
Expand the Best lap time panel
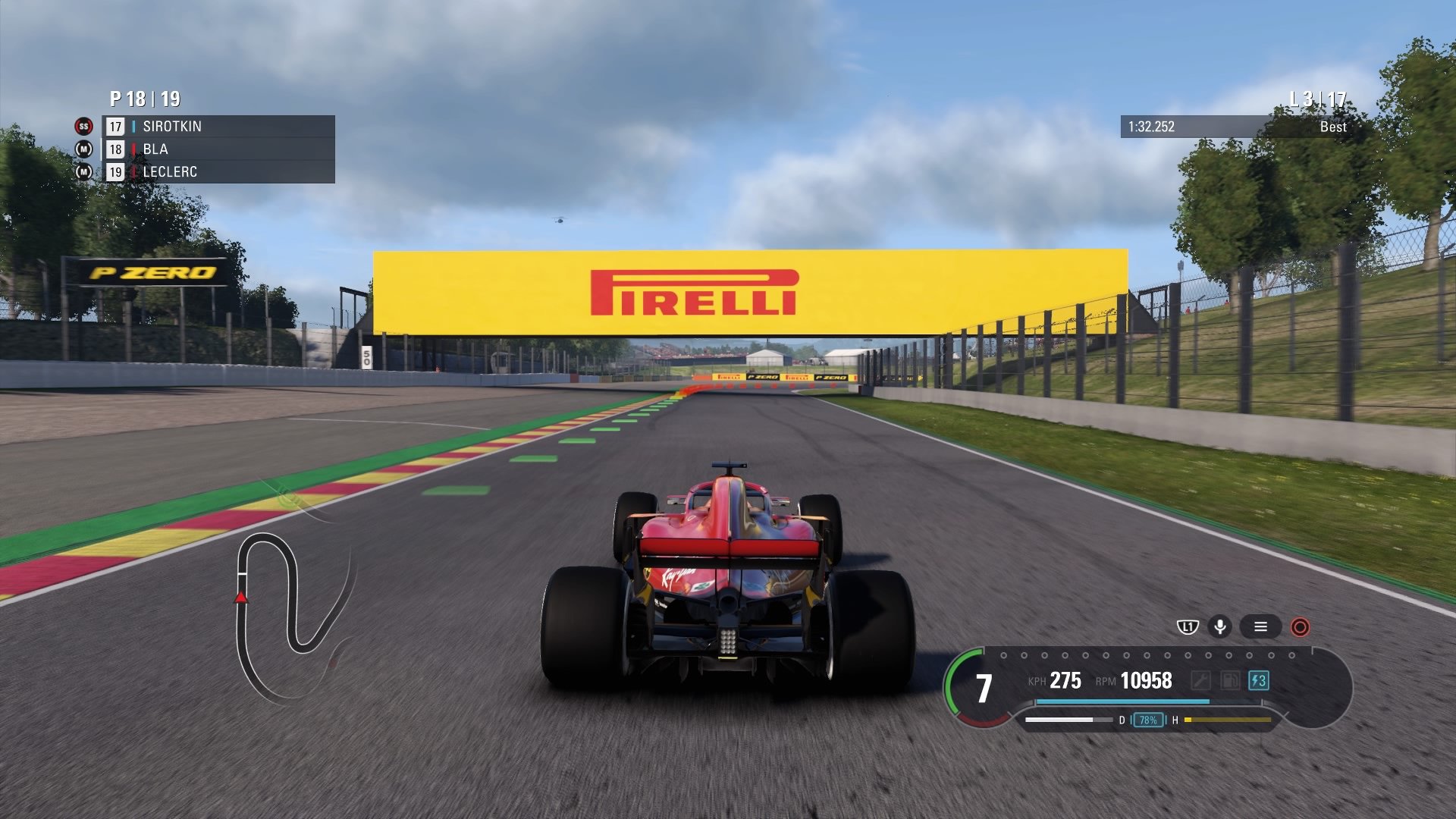[x=1332, y=127]
